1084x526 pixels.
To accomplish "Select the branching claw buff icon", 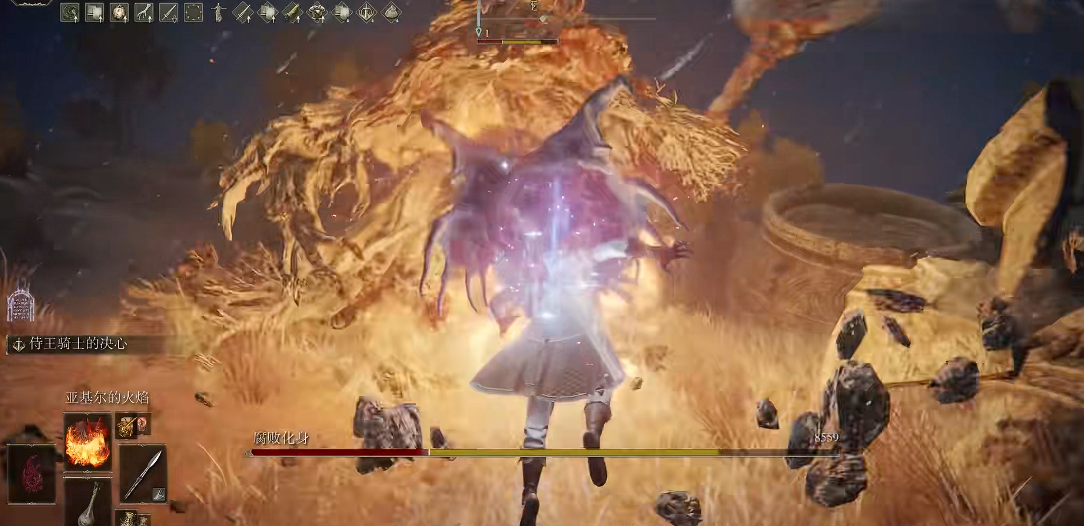I will click(x=143, y=12).
